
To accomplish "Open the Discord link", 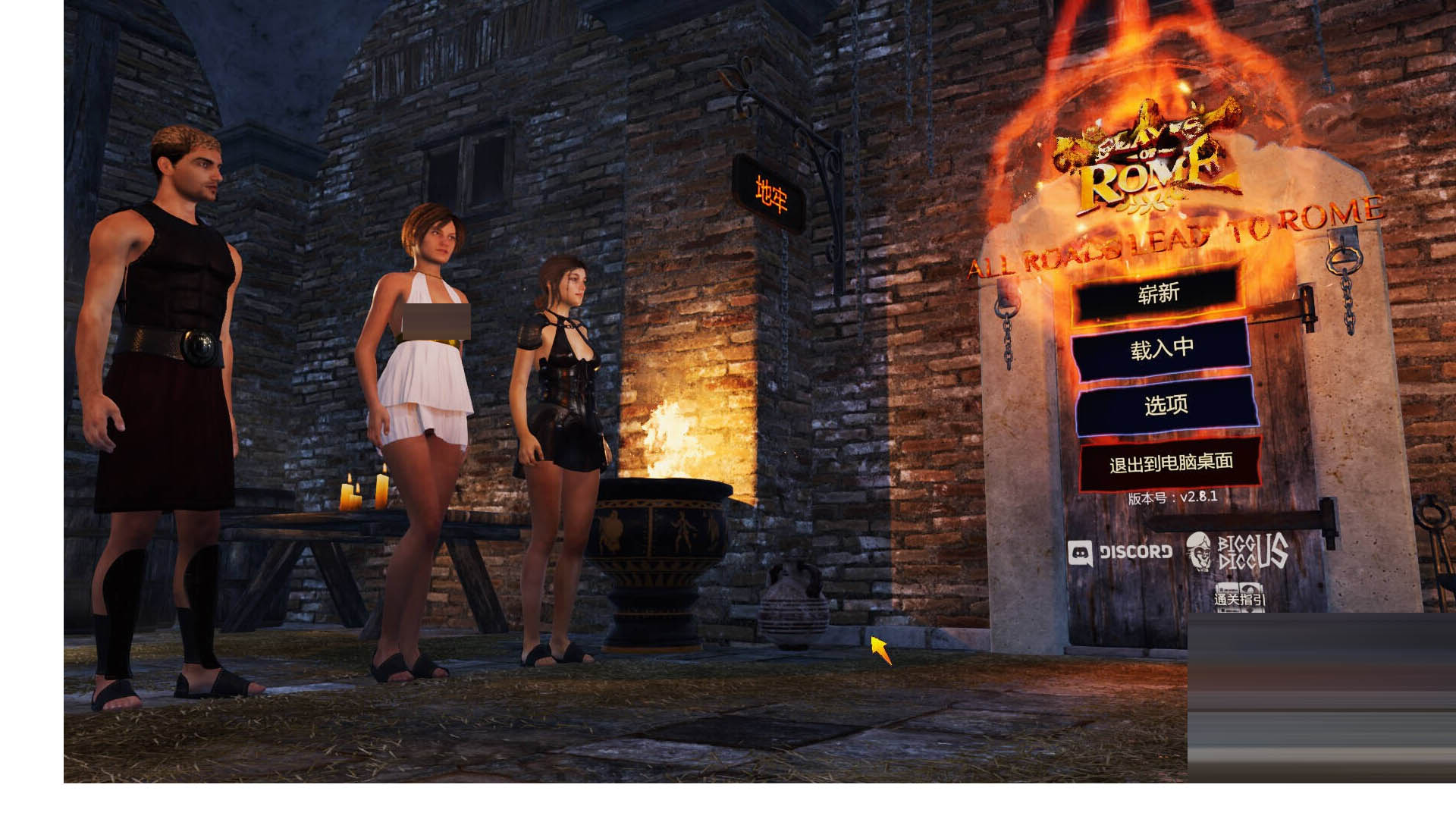I will click(1120, 552).
